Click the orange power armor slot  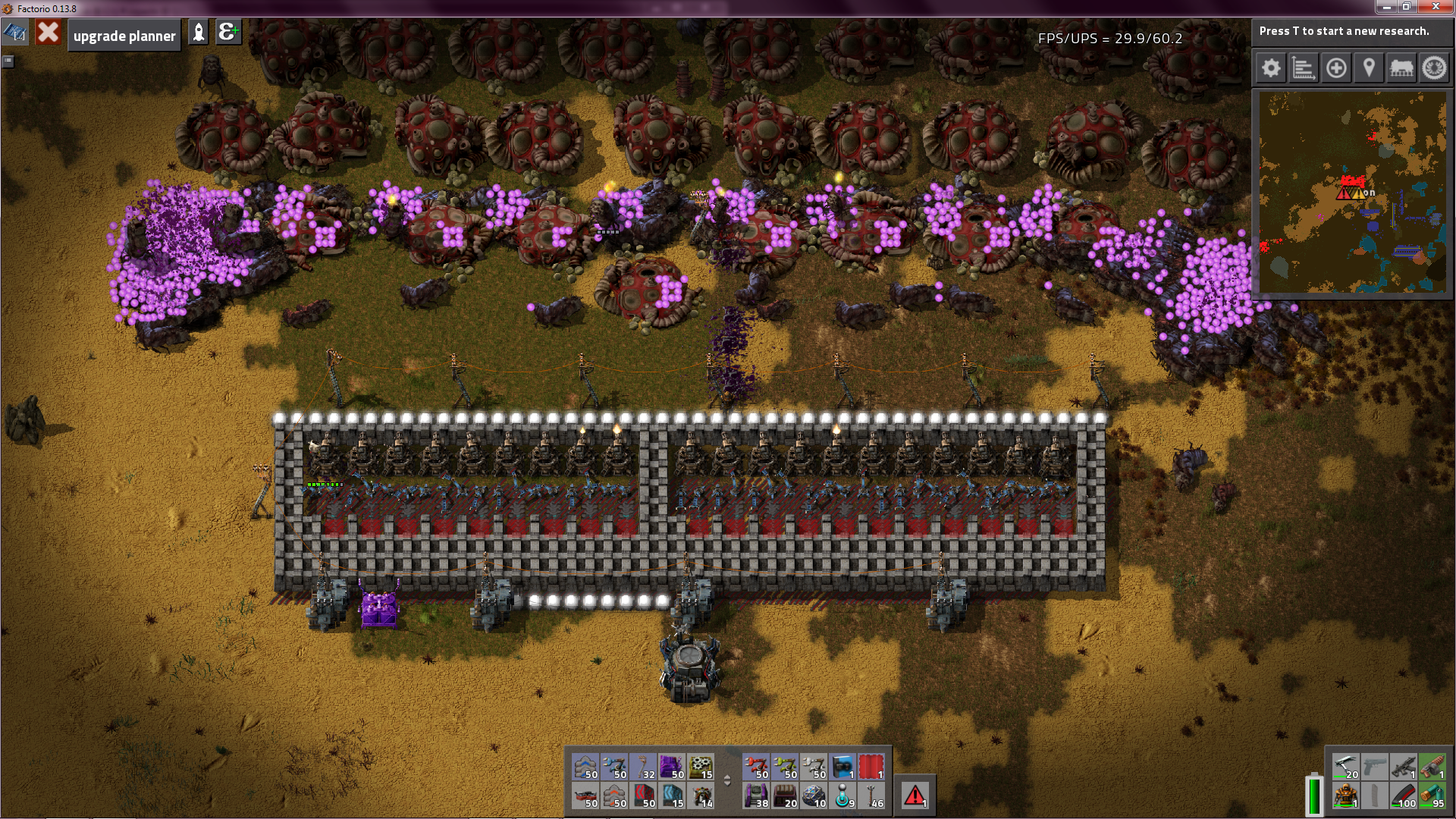pos(1346,795)
